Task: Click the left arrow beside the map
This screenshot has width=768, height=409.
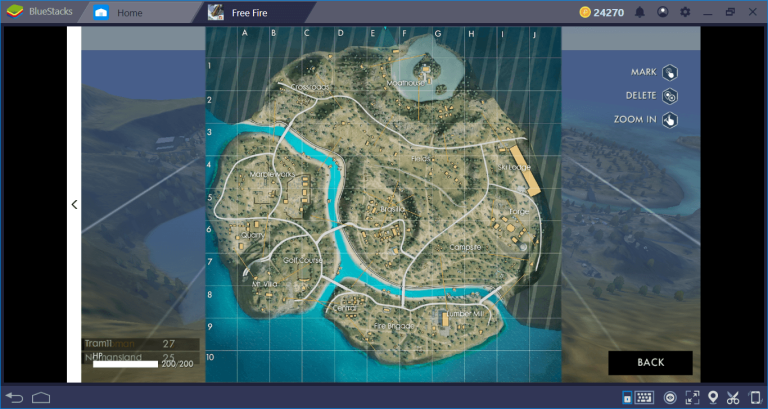Action: 74,204
